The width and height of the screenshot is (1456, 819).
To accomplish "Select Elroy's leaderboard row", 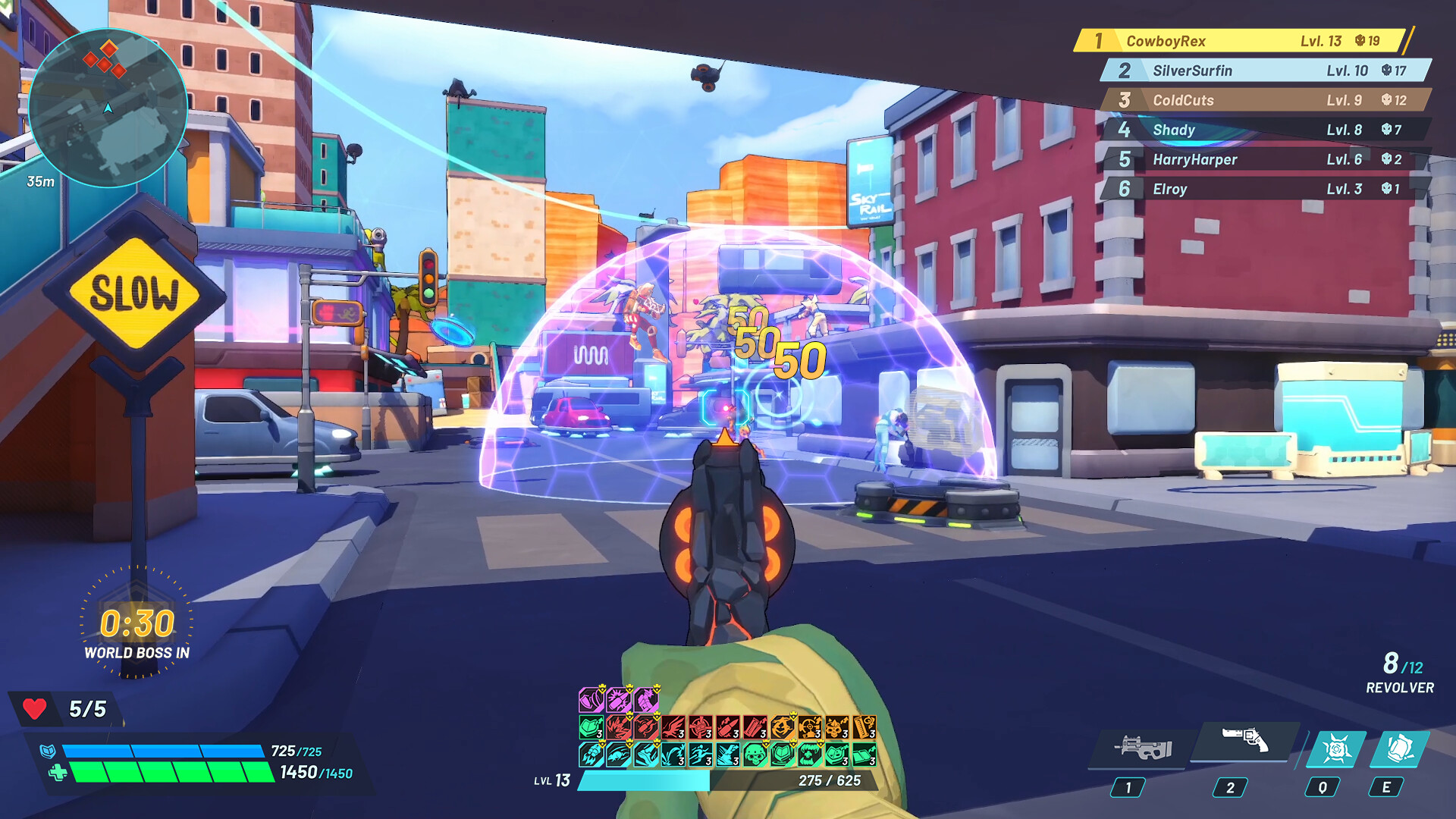I will coord(1244,189).
